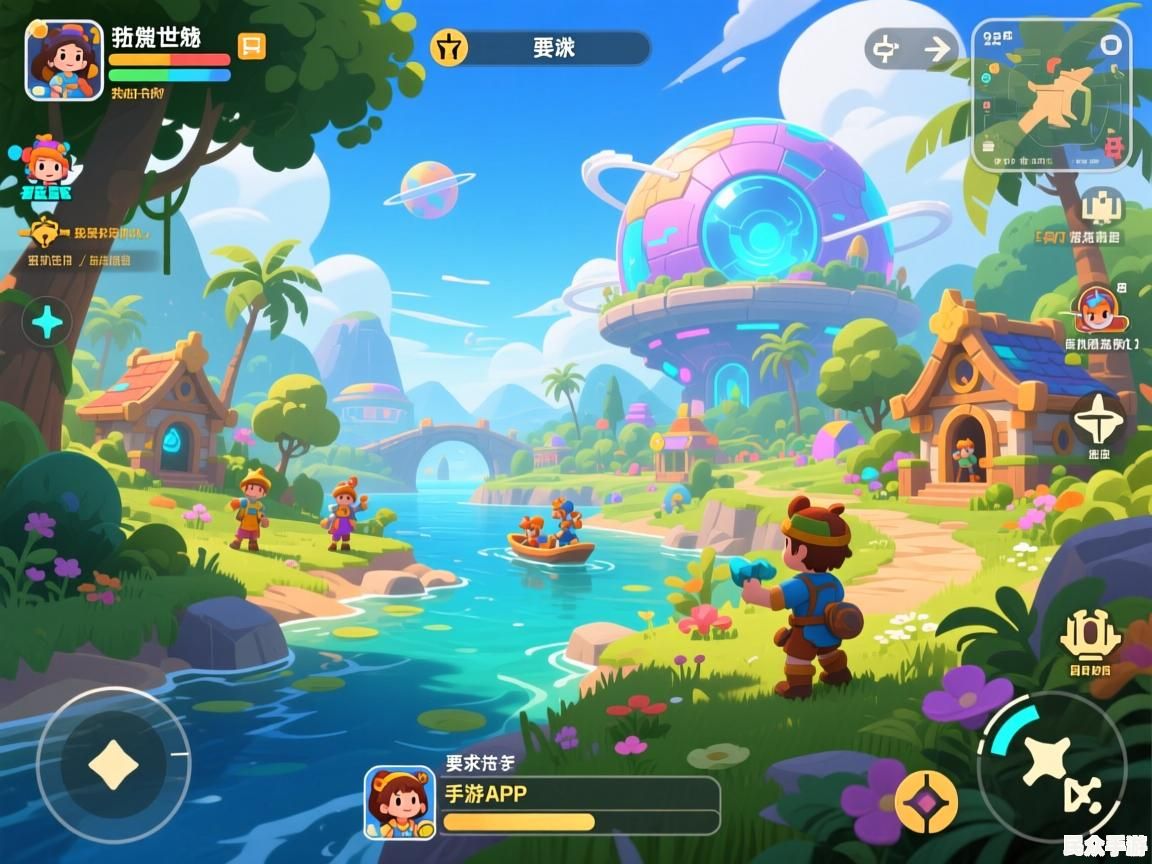This screenshot has height=864, width=1152.
Task: Open the minimap
Action: point(1051,95)
